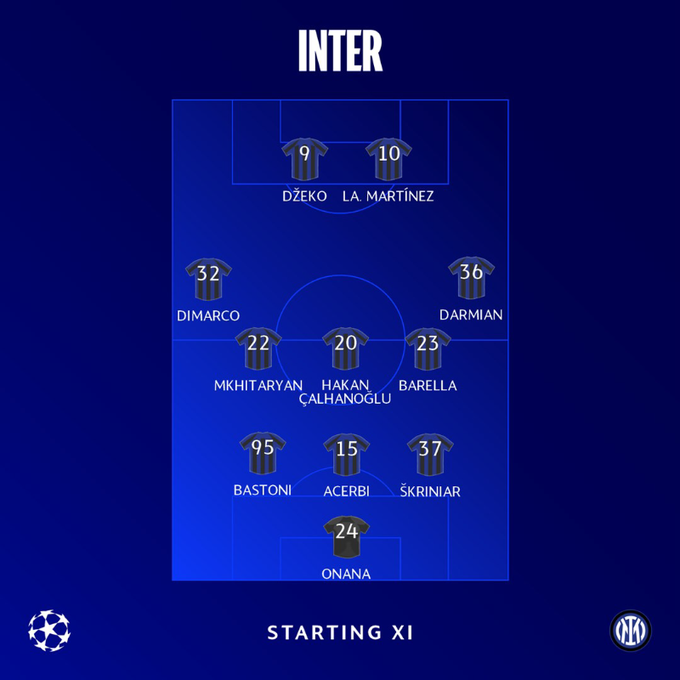This screenshot has height=680, width=680.
Task: Select Bastoni's number 95 shirt
Action: pyautogui.click(x=263, y=455)
